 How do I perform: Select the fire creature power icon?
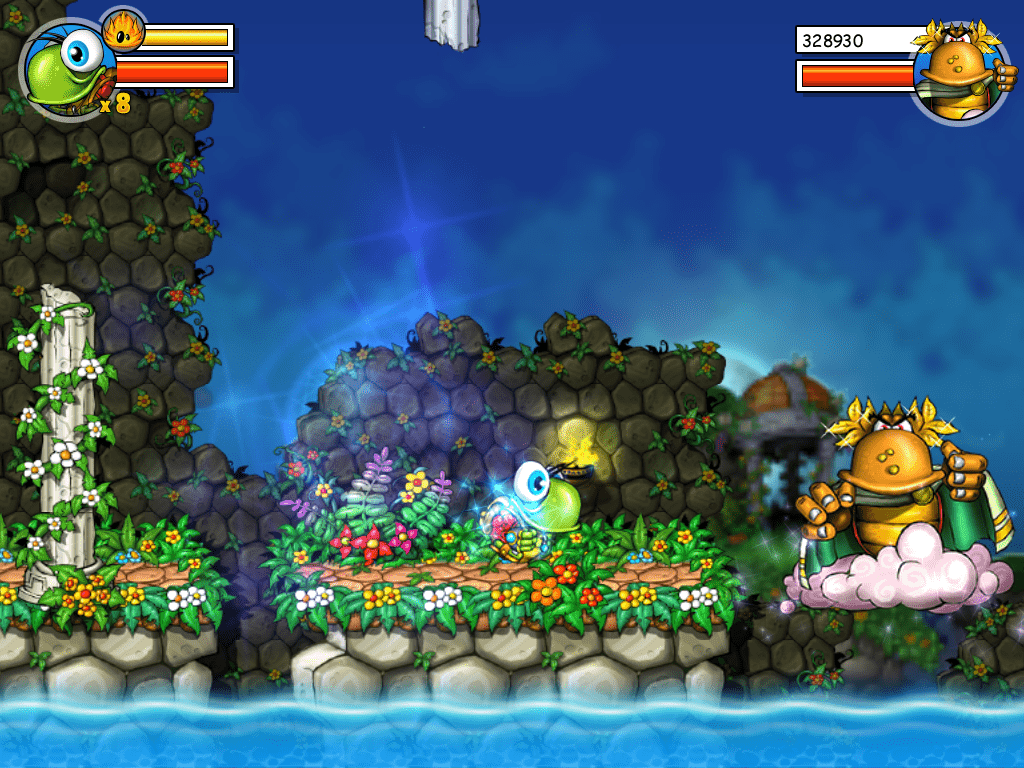pyautogui.click(x=123, y=31)
